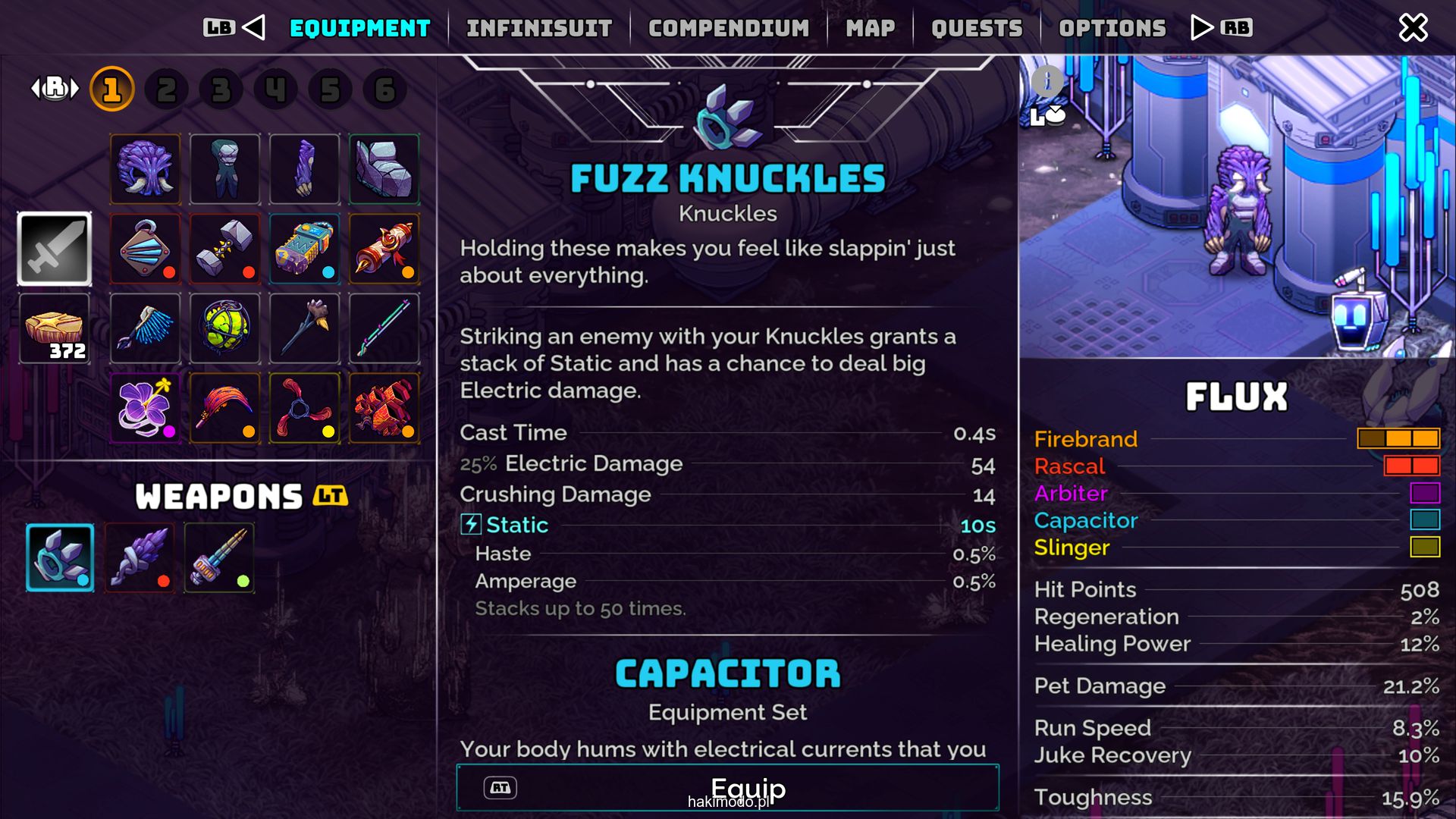Select the purple tentacled helmet slot
1456x819 pixels.
(x=146, y=169)
